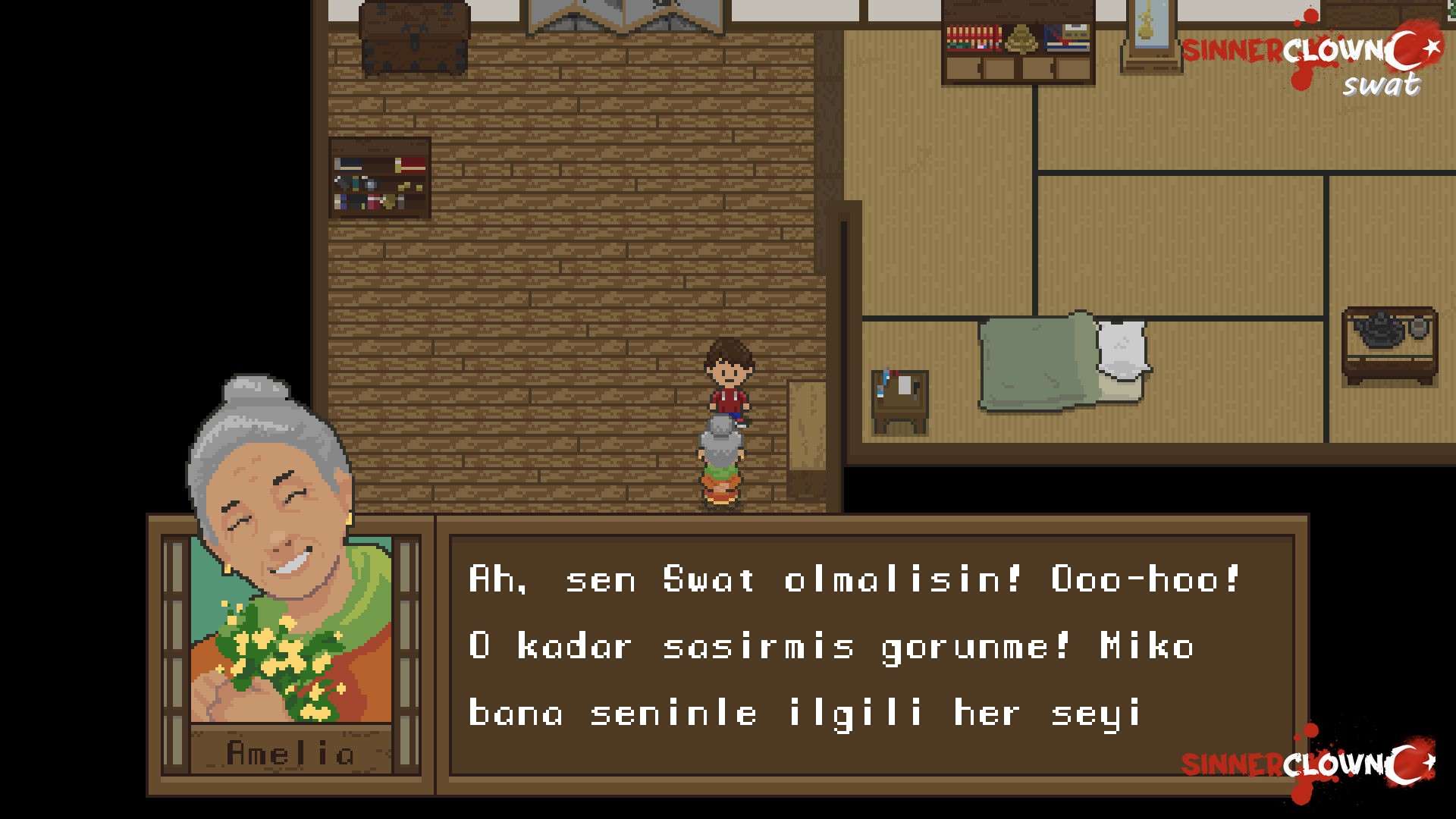
Task: Click the hanging clock in the tatami room
Action: [x=1145, y=34]
